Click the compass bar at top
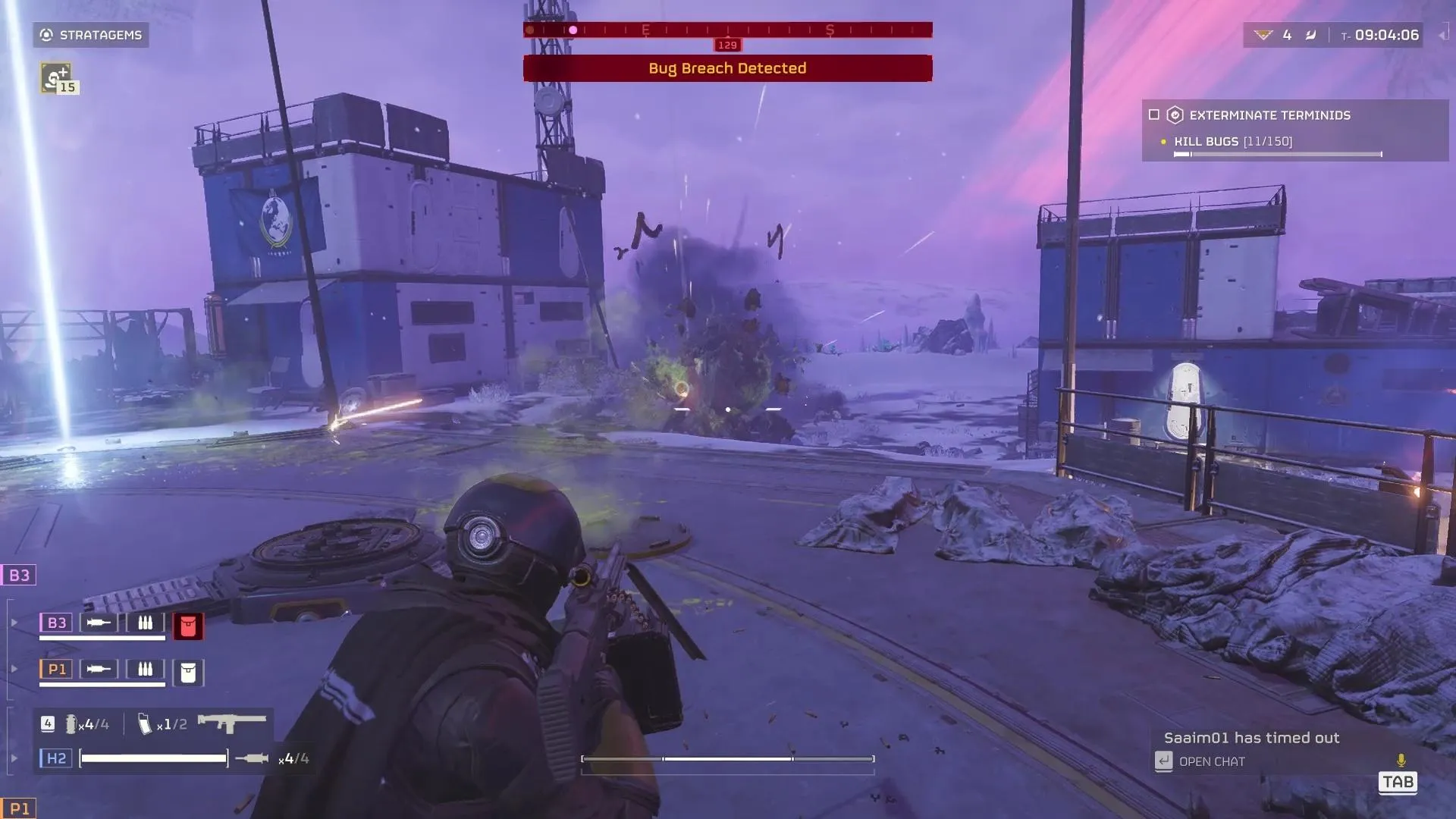The height and width of the screenshot is (819, 1456). tap(727, 30)
